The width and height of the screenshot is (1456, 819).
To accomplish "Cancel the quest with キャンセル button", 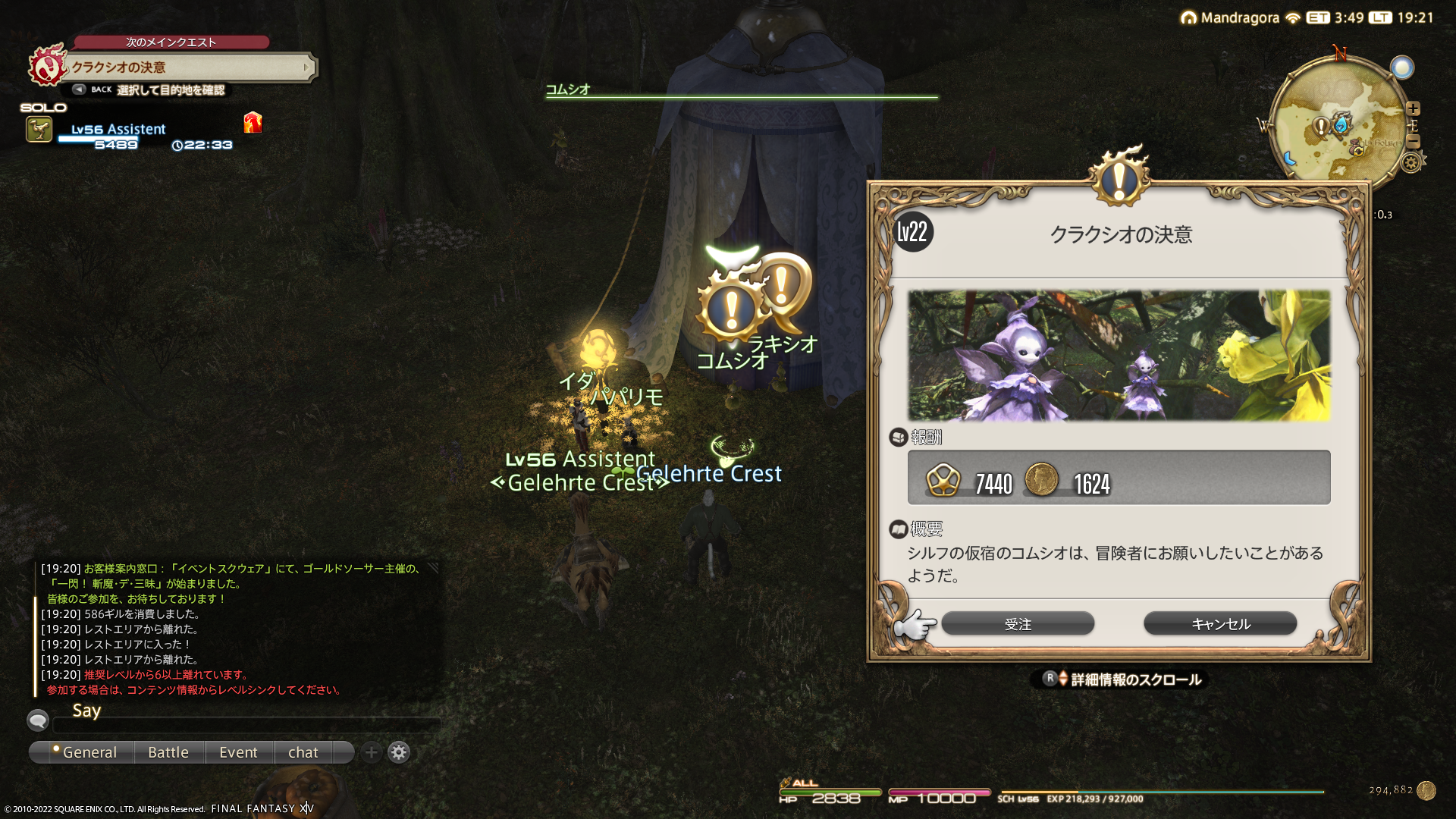I will coord(1219,624).
